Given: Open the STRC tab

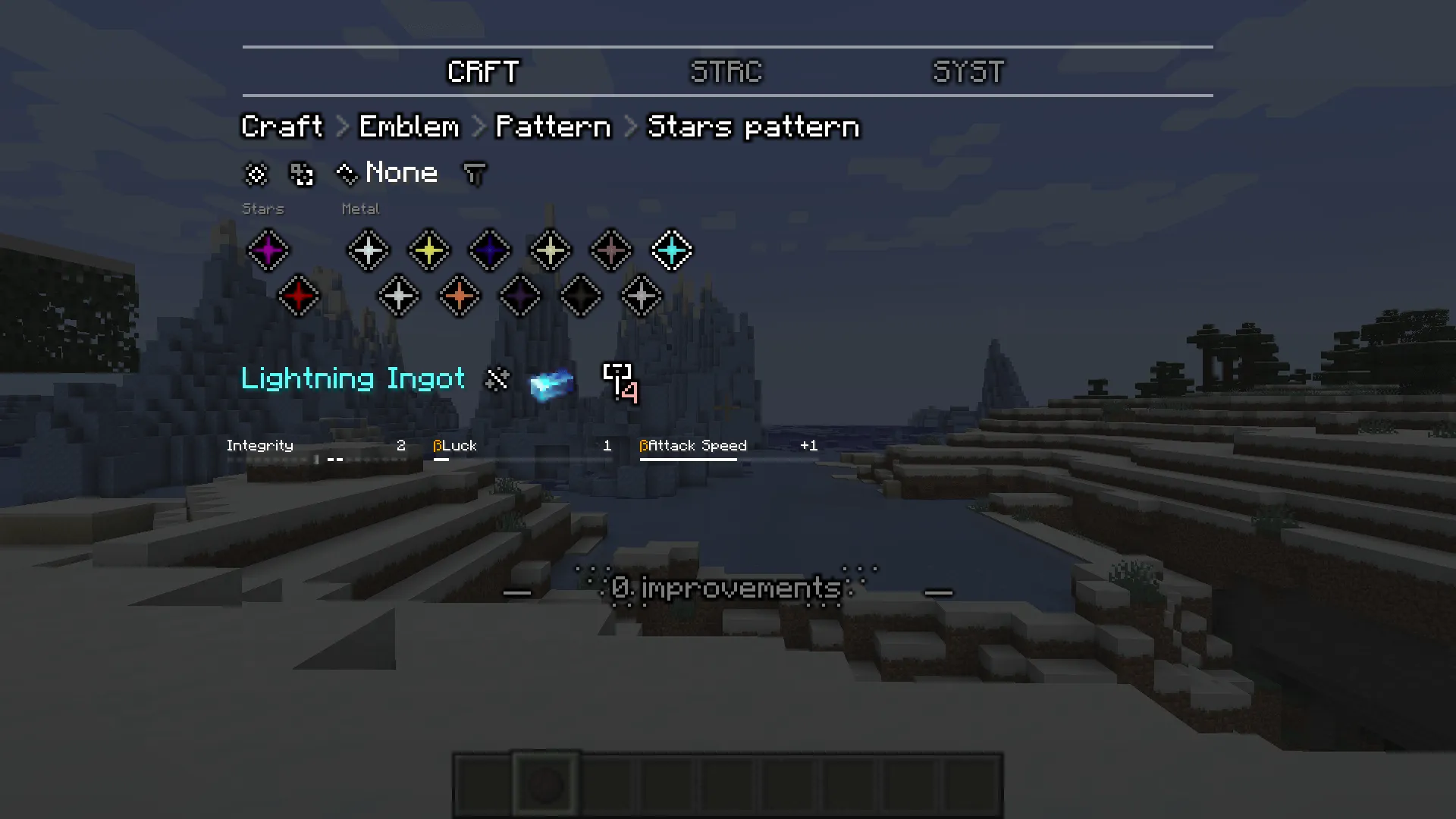Looking at the screenshot, I should click(x=726, y=72).
